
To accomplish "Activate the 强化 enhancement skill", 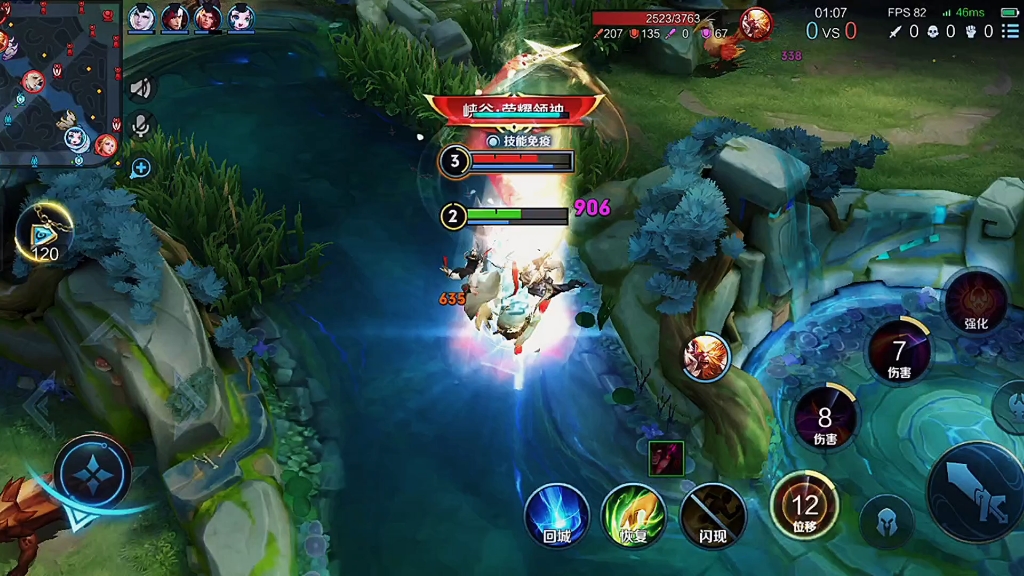I will 975,302.
